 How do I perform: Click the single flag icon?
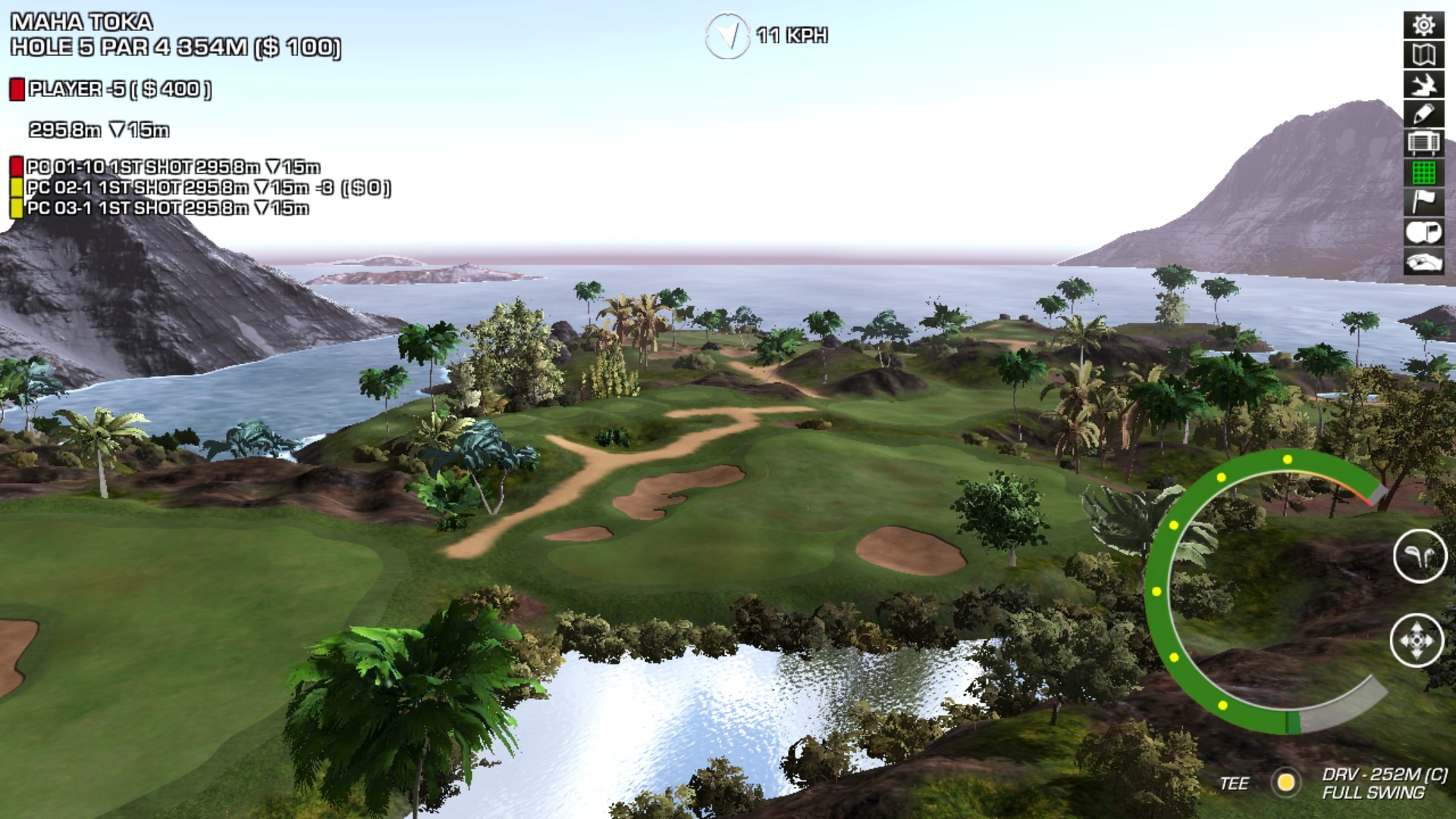pos(1423,202)
